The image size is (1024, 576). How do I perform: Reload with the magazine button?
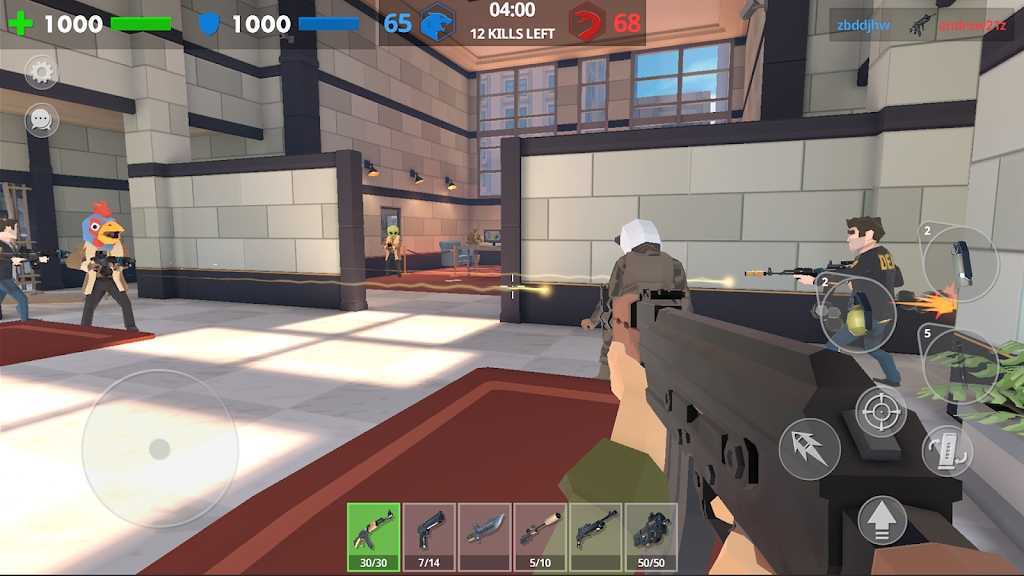[x=946, y=450]
